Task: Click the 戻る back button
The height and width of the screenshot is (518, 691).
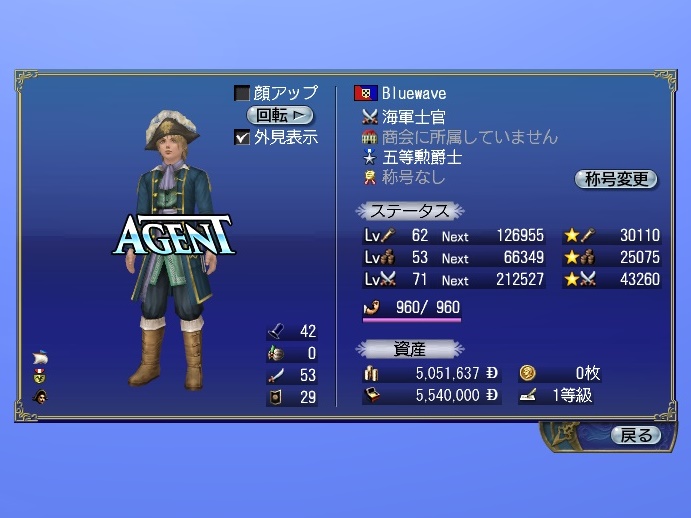Action: [x=636, y=435]
